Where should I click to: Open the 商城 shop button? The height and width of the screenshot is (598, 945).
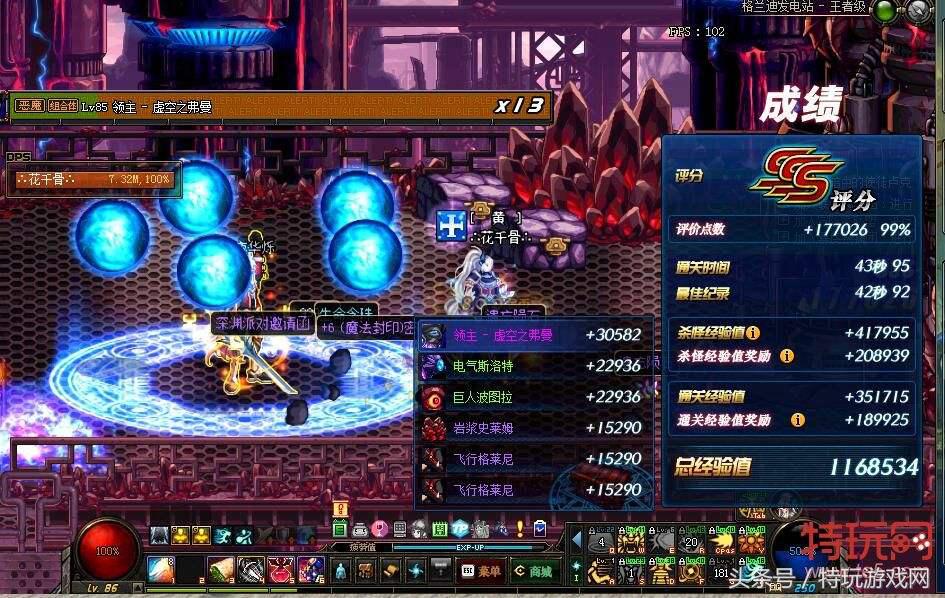(533, 571)
